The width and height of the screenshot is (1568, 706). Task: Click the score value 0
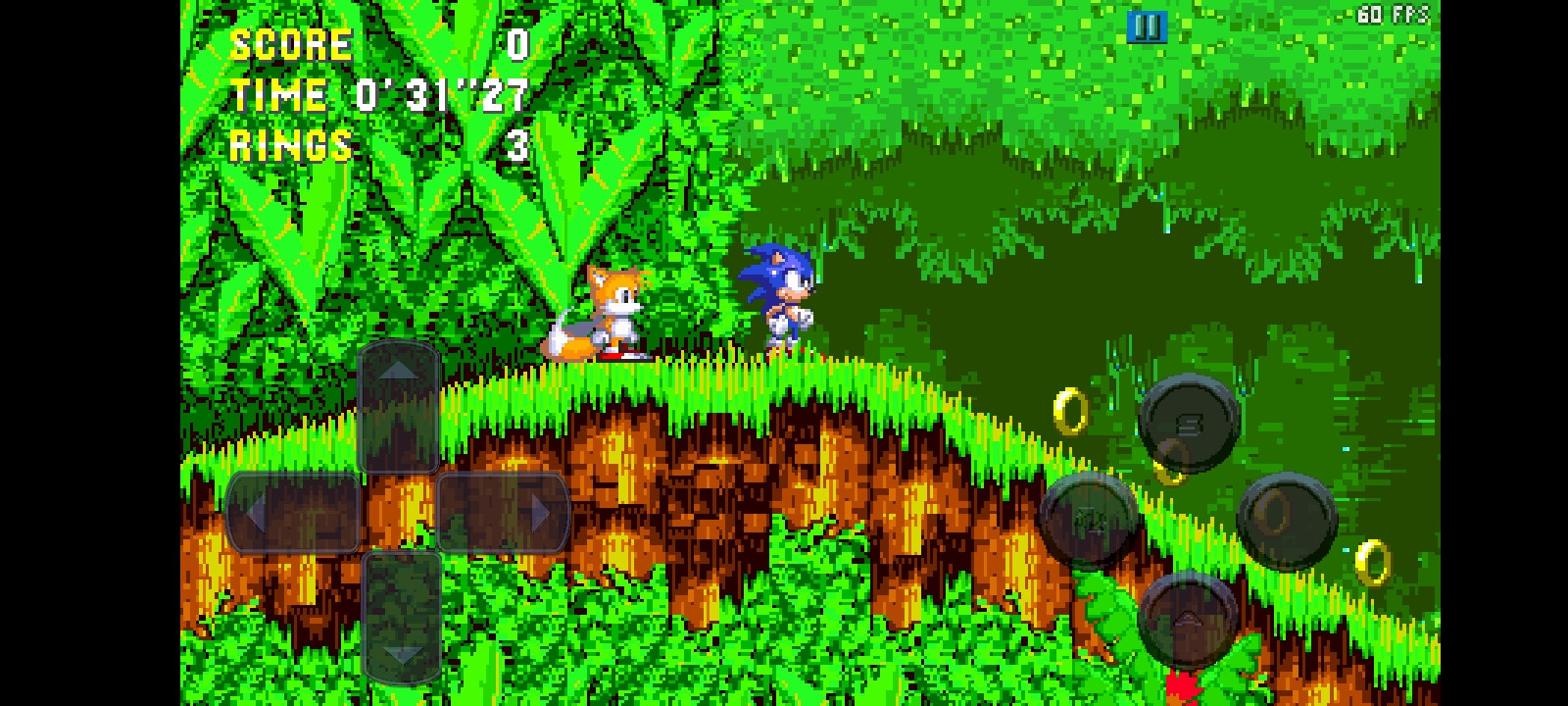(516, 43)
